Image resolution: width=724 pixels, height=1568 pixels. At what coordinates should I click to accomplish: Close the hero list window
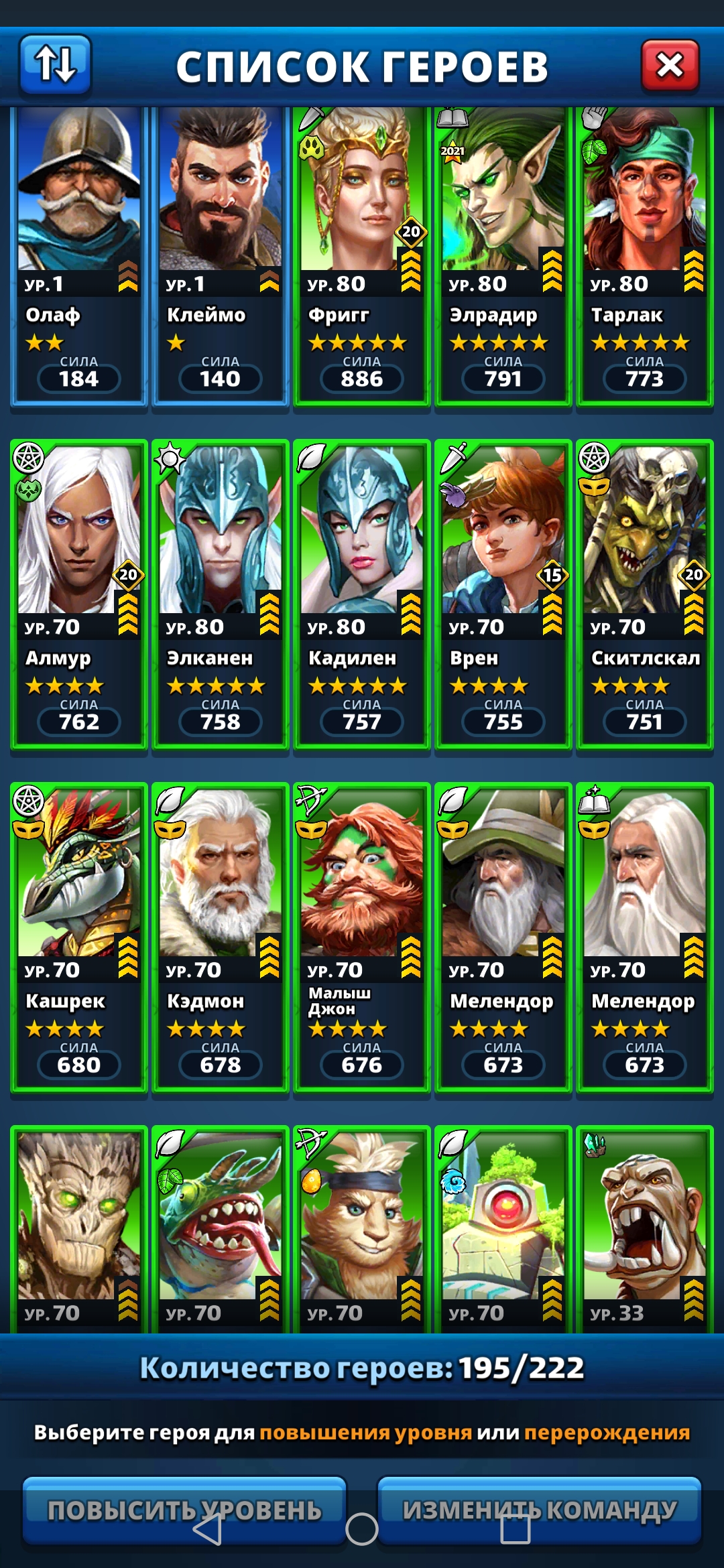point(670,66)
